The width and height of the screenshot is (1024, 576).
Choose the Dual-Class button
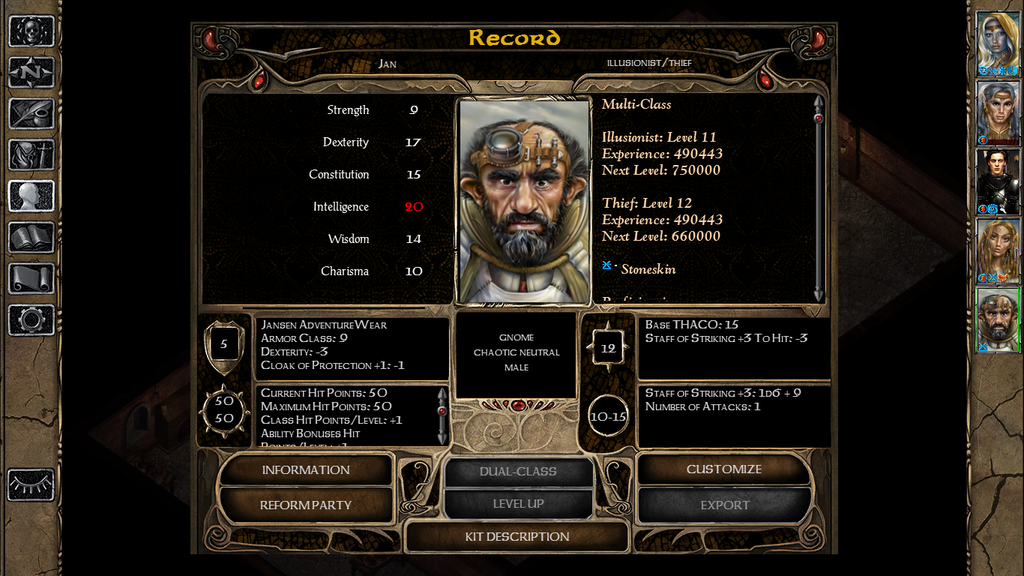point(518,471)
